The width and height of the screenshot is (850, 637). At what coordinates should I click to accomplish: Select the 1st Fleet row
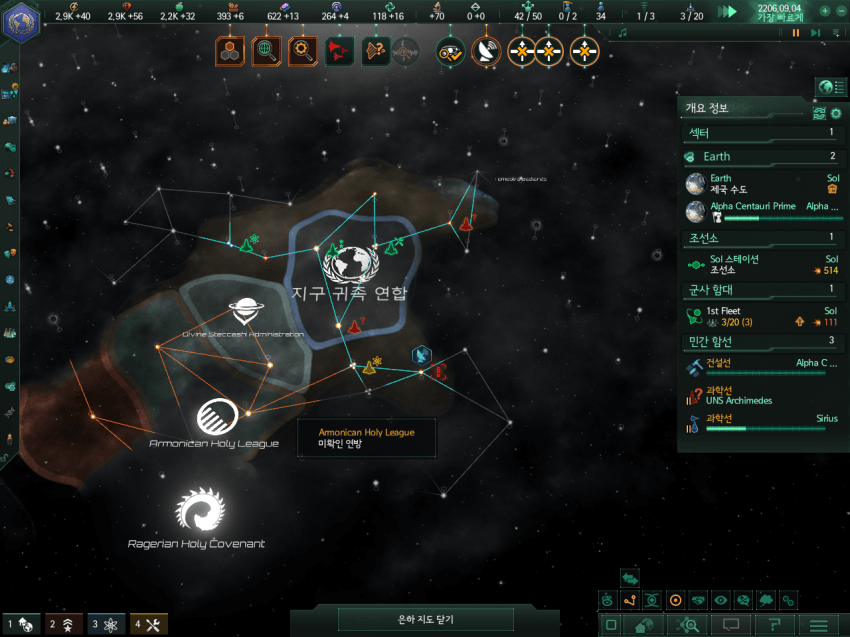coord(762,317)
